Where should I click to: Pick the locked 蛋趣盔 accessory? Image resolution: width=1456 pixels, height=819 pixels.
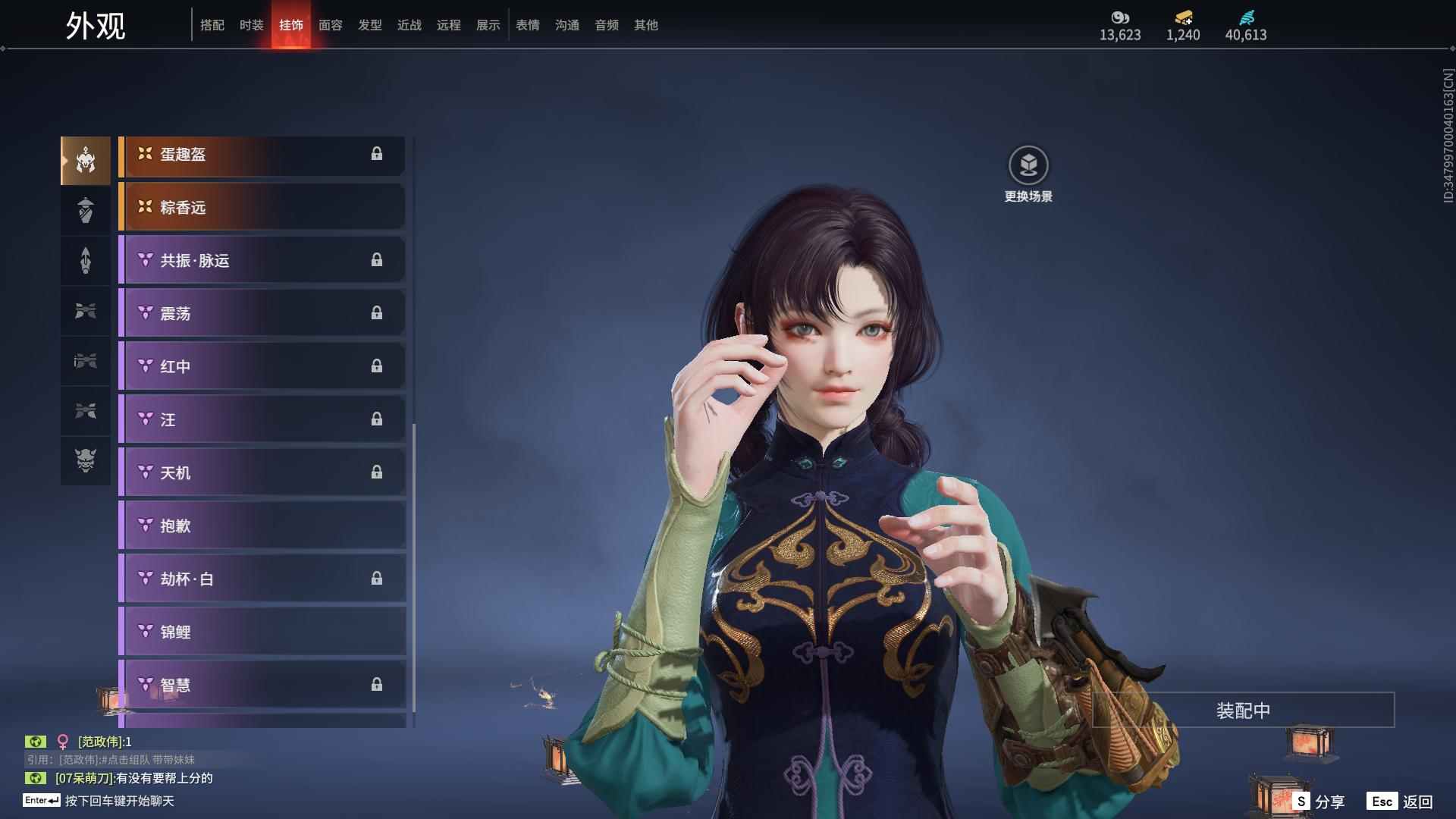coord(262,154)
